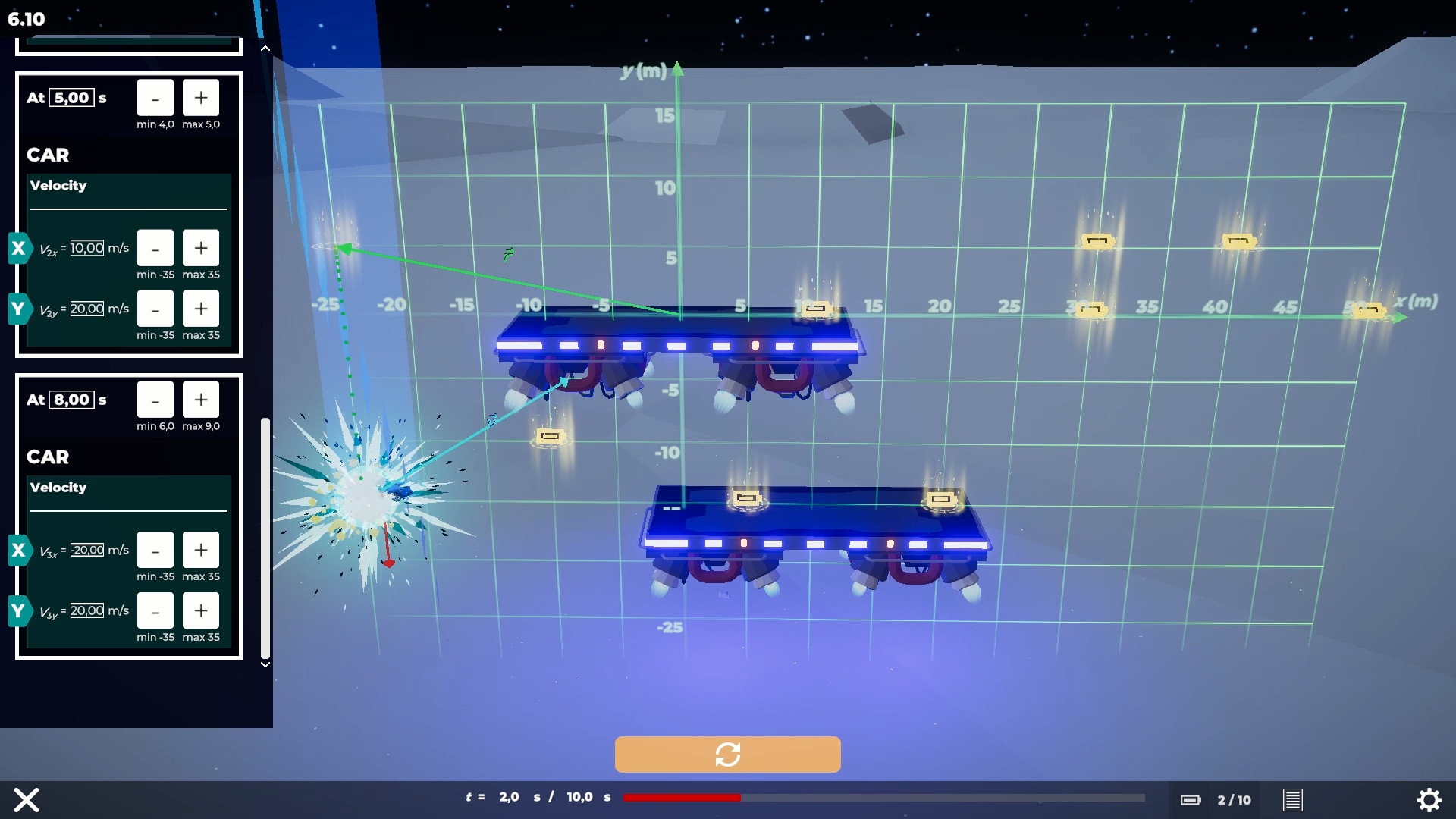Decrease V3x velocity using minus button
The width and height of the screenshot is (1456, 819).
155,551
